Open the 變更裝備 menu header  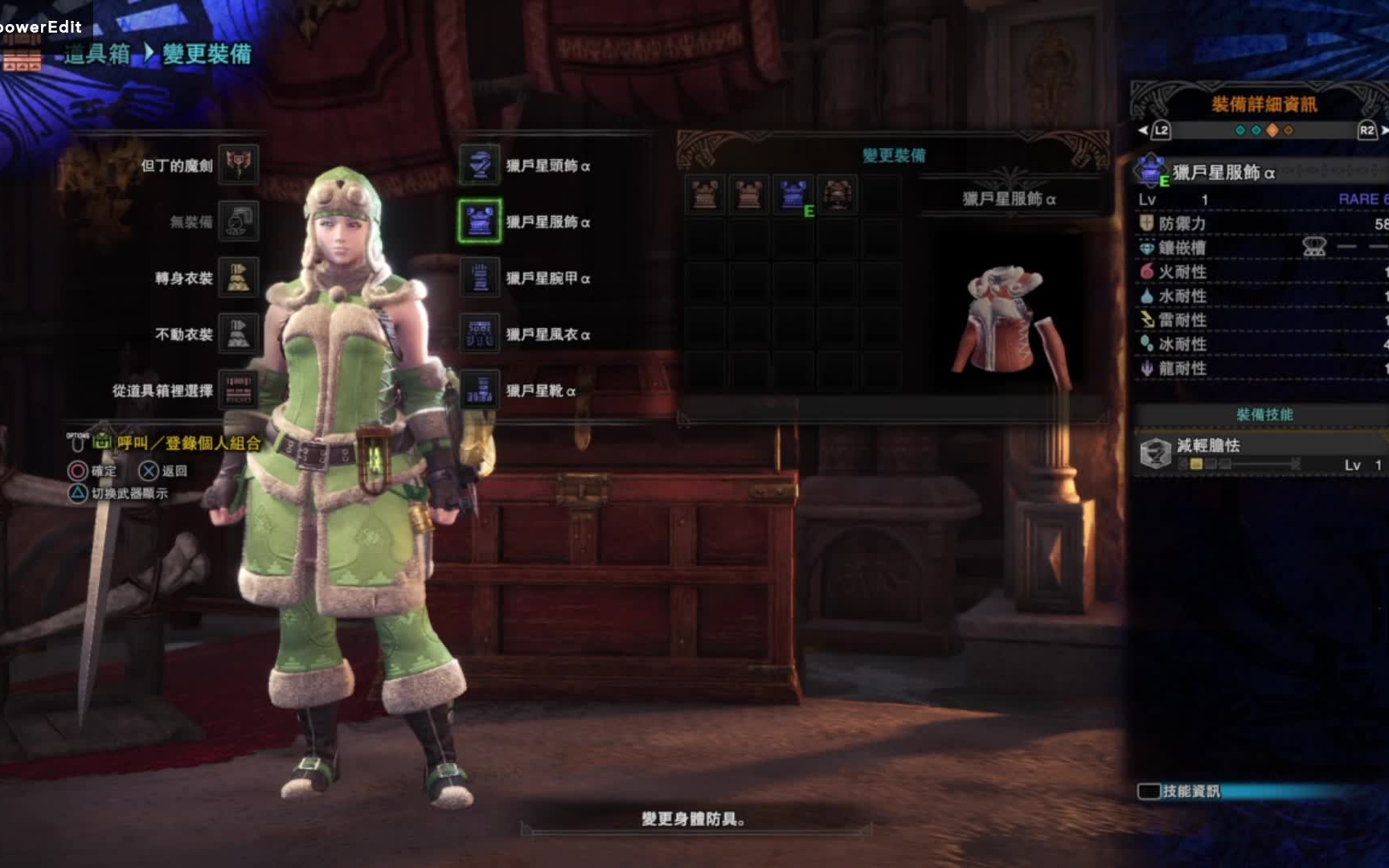[x=892, y=155]
